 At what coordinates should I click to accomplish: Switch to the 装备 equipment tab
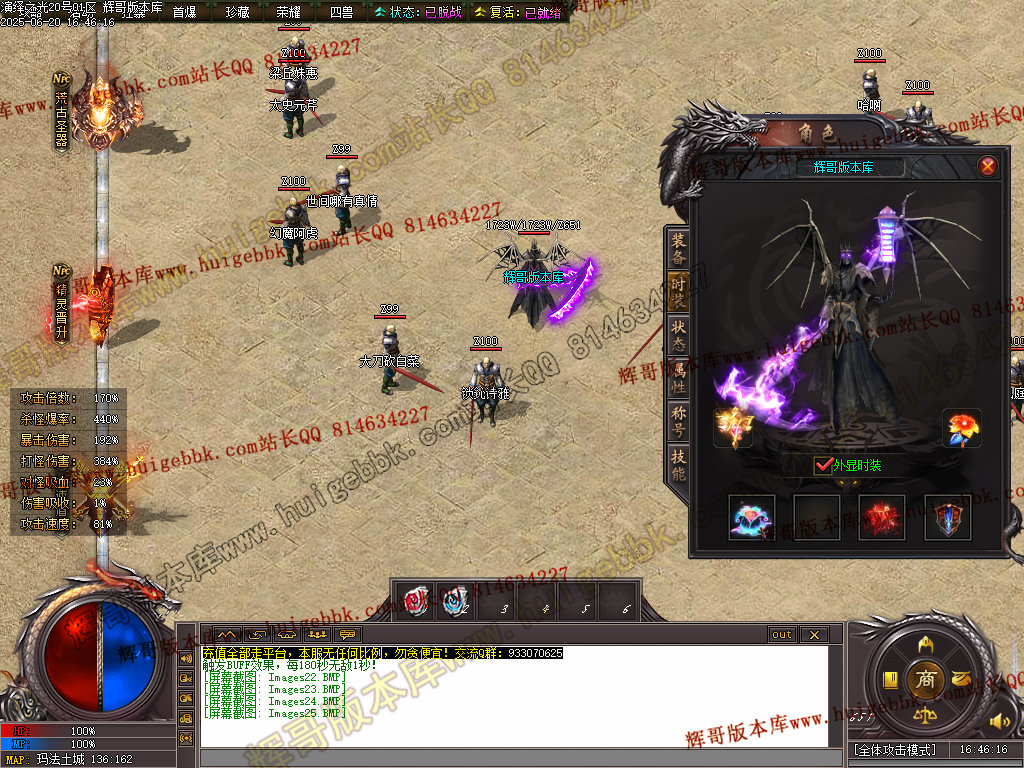pyautogui.click(x=679, y=247)
